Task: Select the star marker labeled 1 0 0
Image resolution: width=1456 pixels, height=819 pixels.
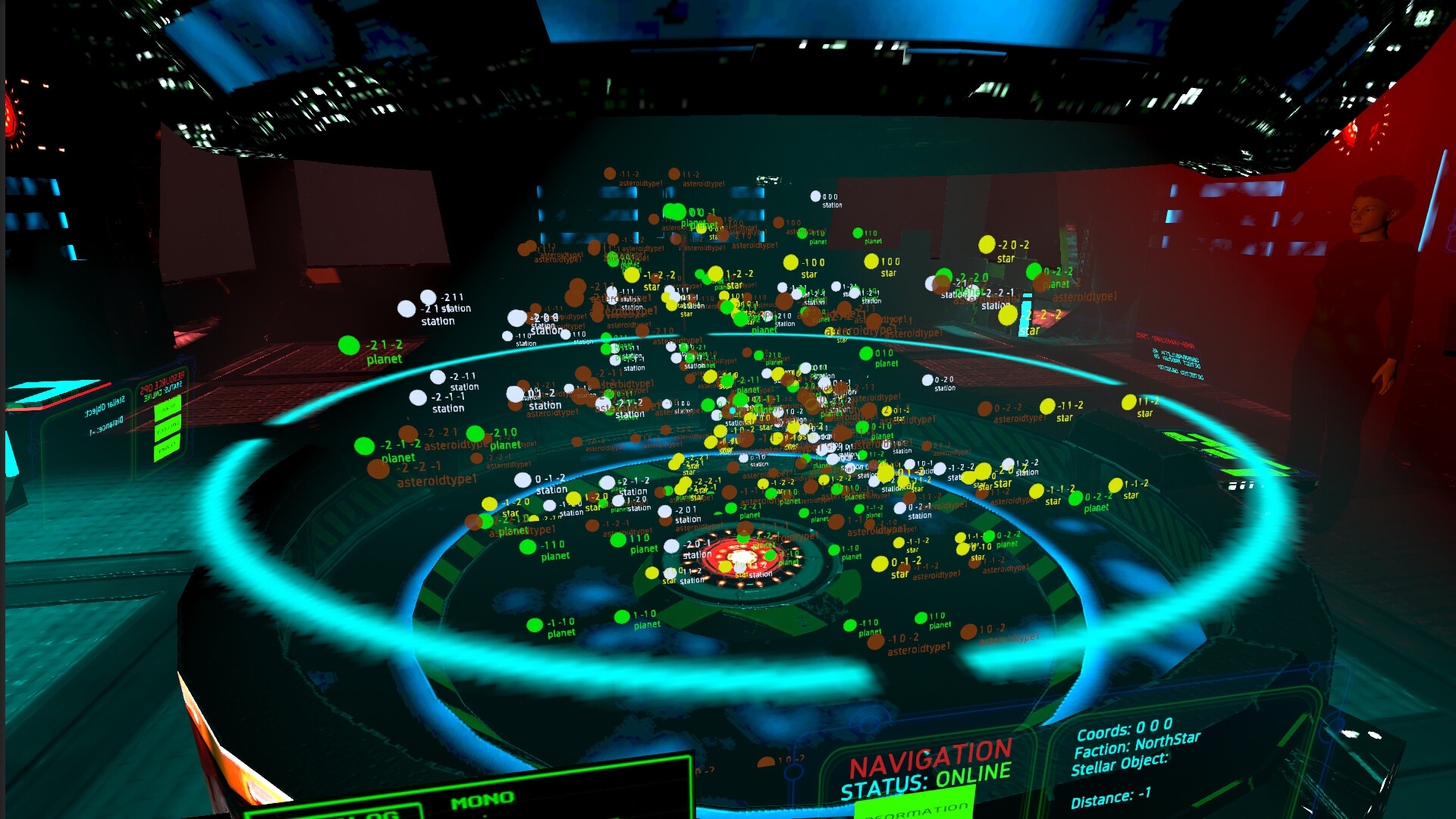Action: (871, 261)
